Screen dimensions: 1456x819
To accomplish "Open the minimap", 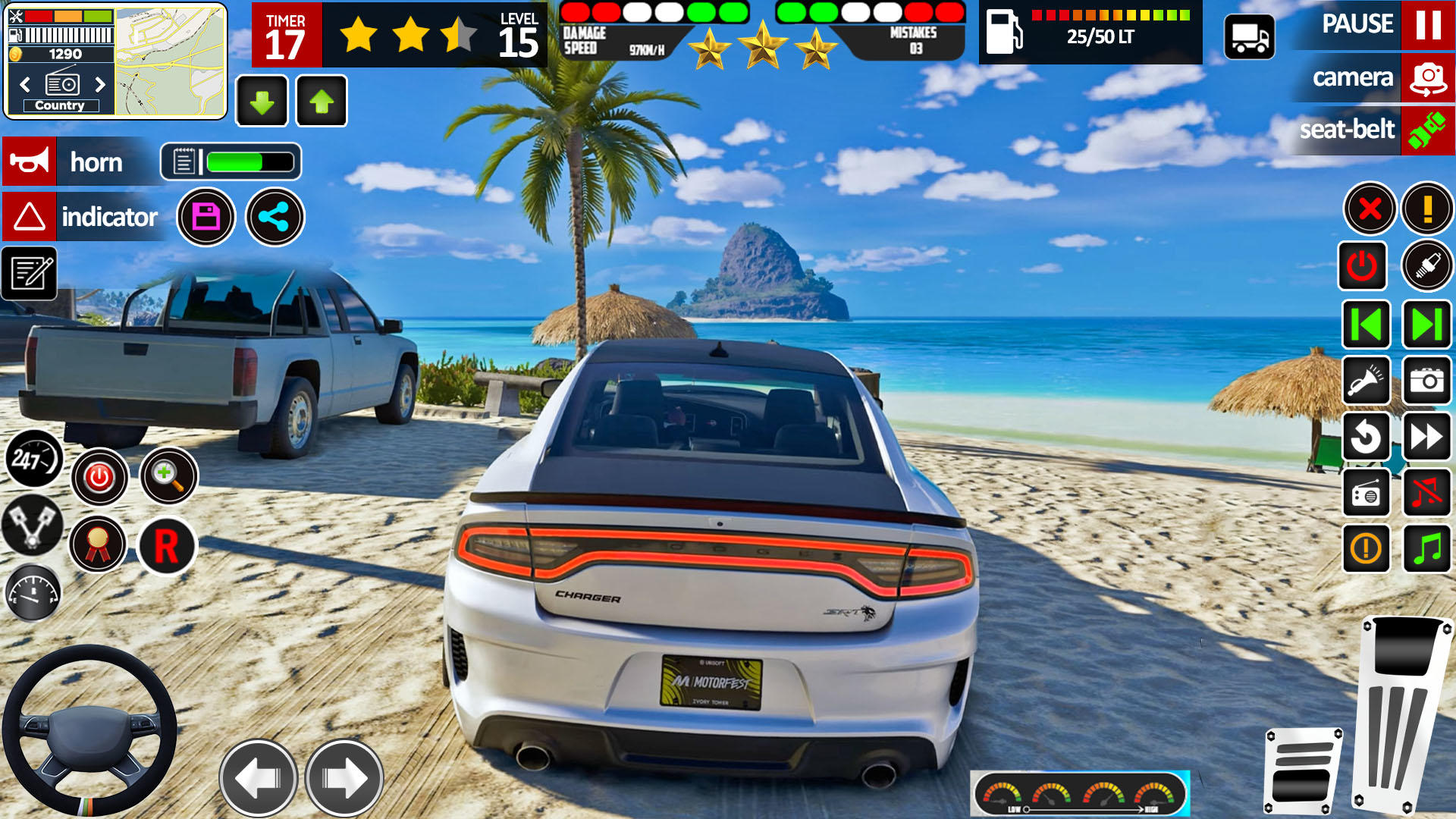I will 170,61.
